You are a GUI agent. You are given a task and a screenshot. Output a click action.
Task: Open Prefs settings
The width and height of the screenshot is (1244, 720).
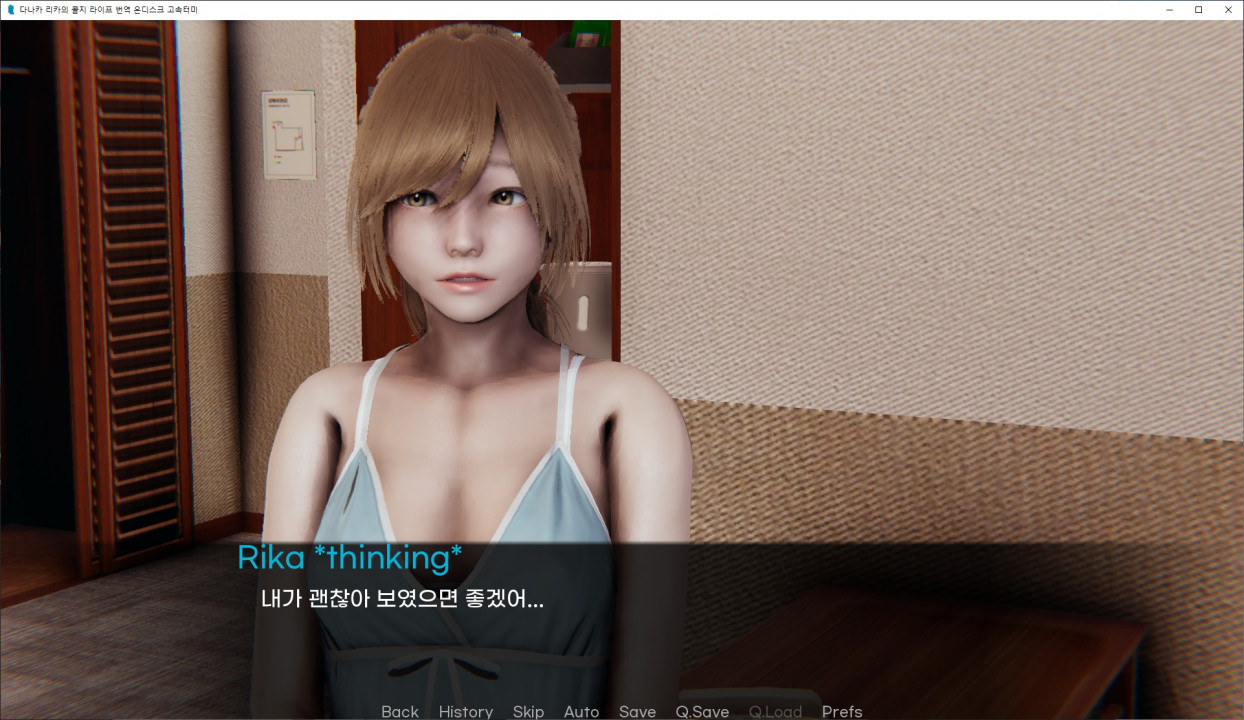[841, 711]
